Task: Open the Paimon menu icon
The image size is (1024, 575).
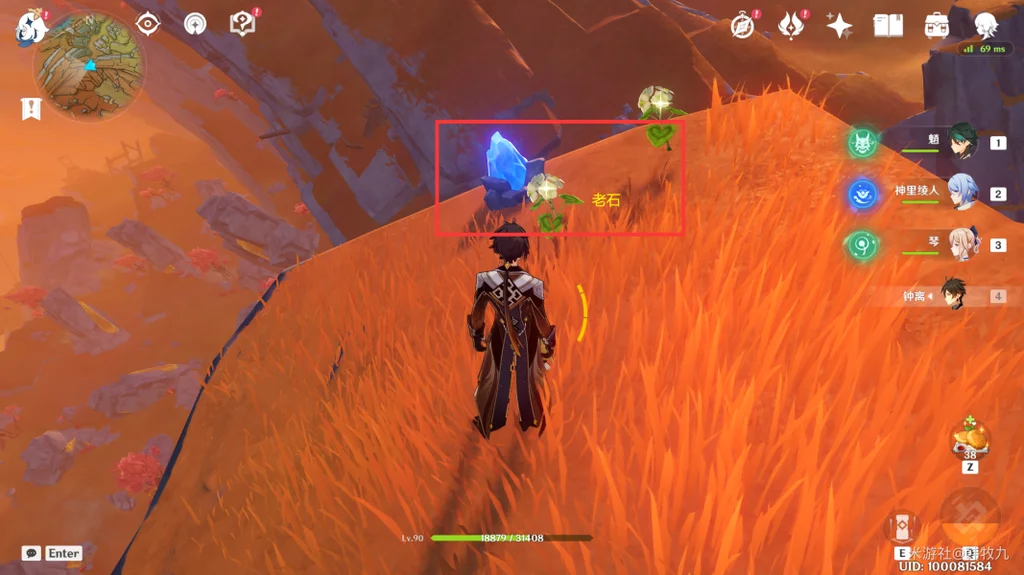Action: (30, 25)
